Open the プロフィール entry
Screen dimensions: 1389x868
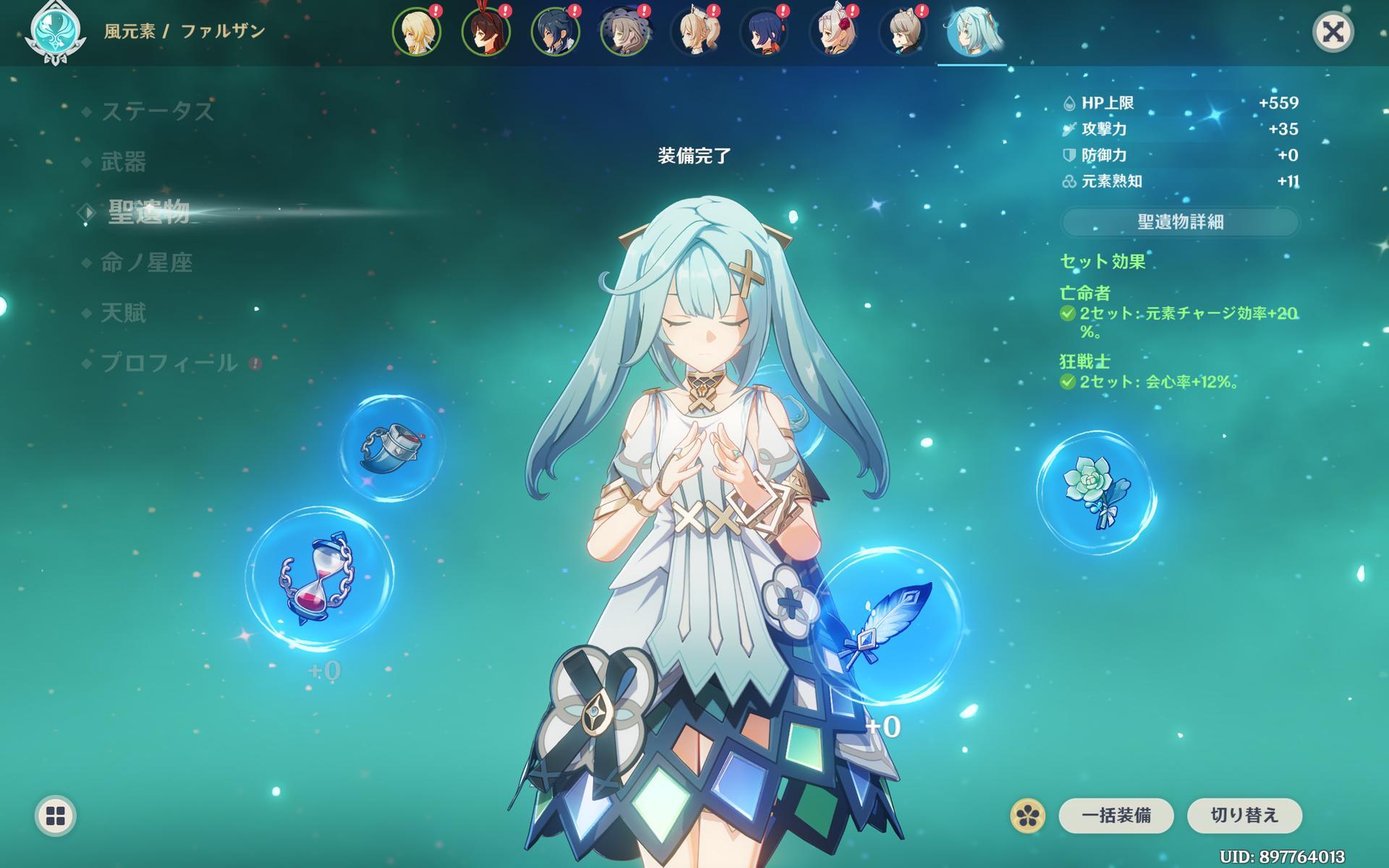tap(169, 363)
